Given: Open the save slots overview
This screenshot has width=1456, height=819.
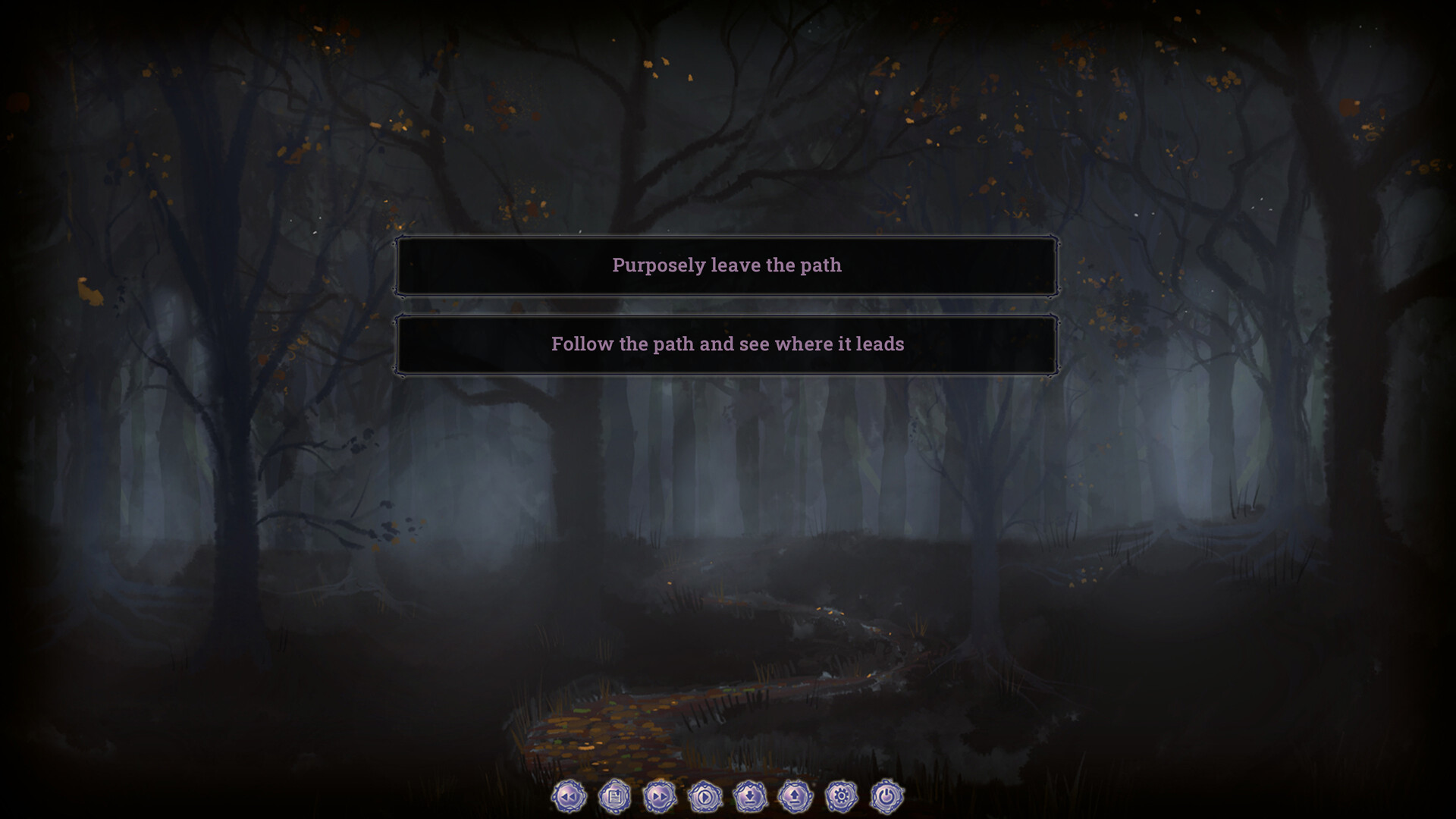Looking at the screenshot, I should [x=751, y=797].
